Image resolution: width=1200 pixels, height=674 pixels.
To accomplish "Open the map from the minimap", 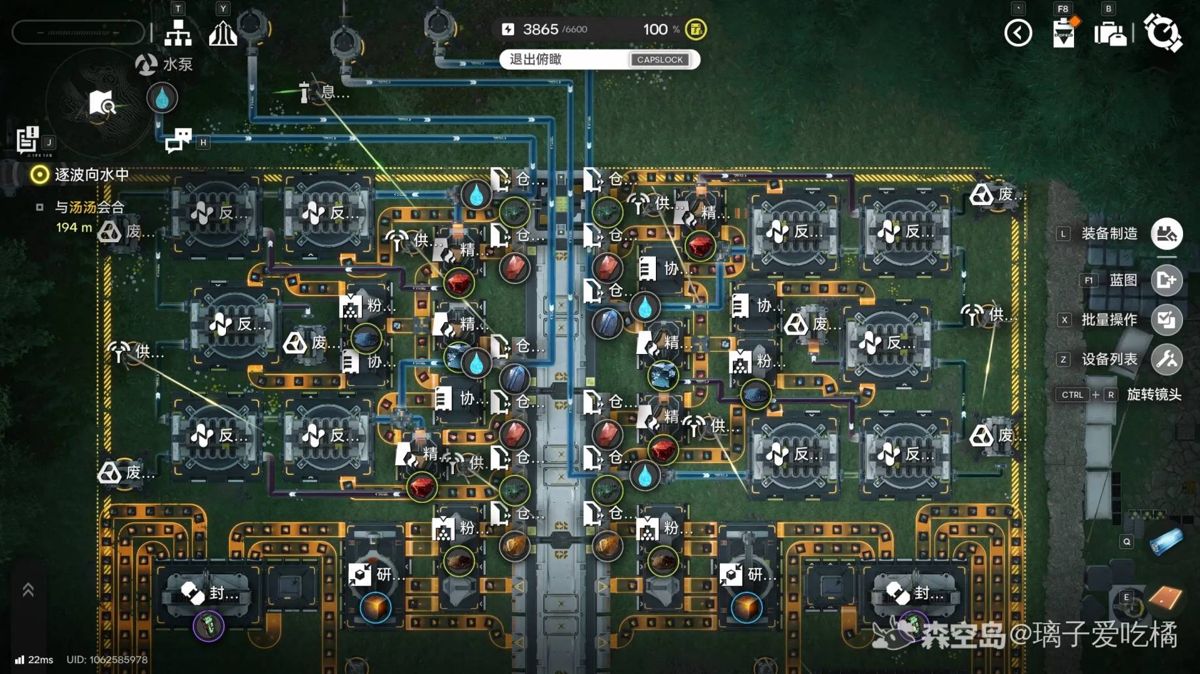I will coord(103,102).
